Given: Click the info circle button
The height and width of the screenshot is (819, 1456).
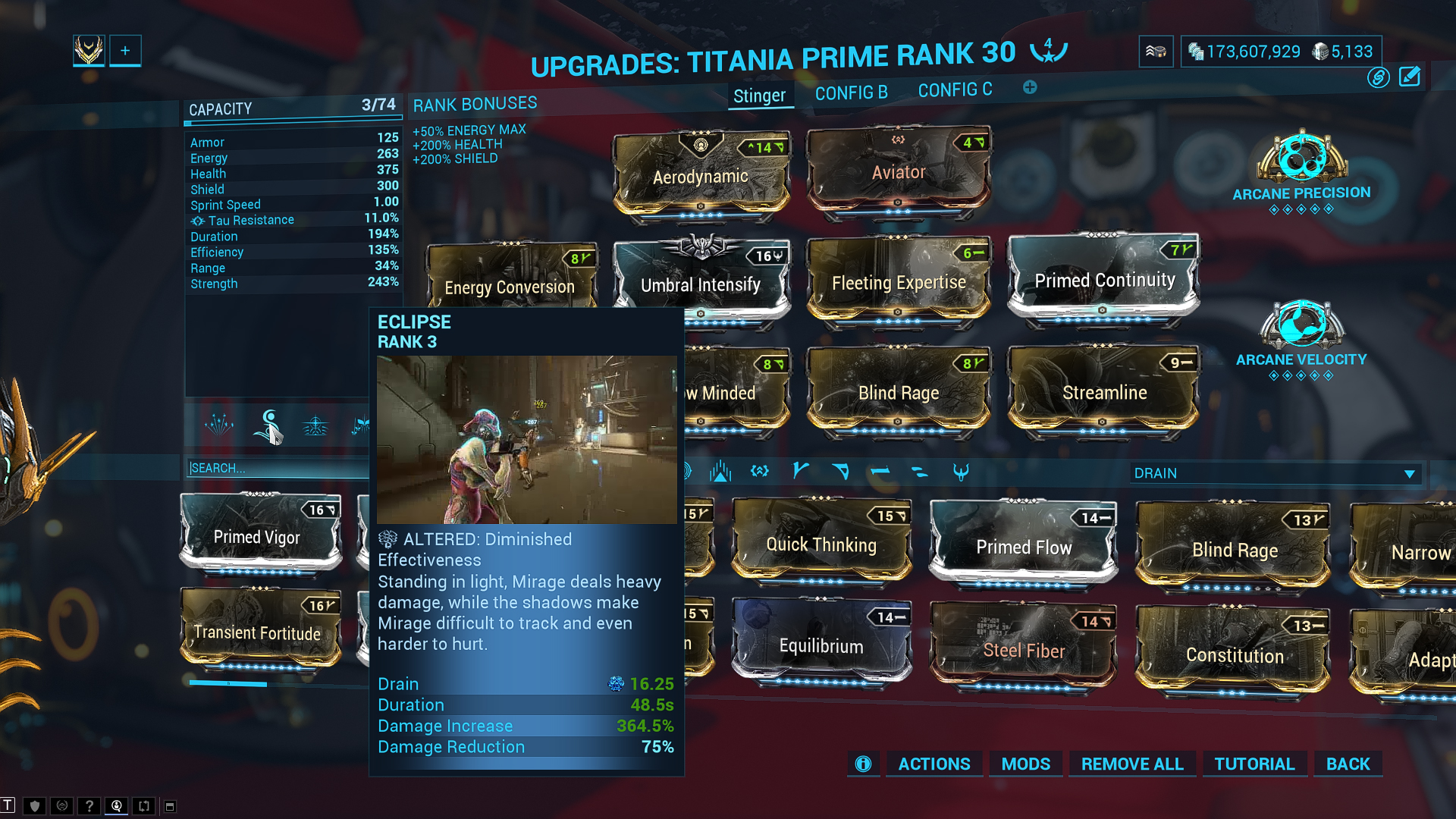Looking at the screenshot, I should [x=863, y=764].
